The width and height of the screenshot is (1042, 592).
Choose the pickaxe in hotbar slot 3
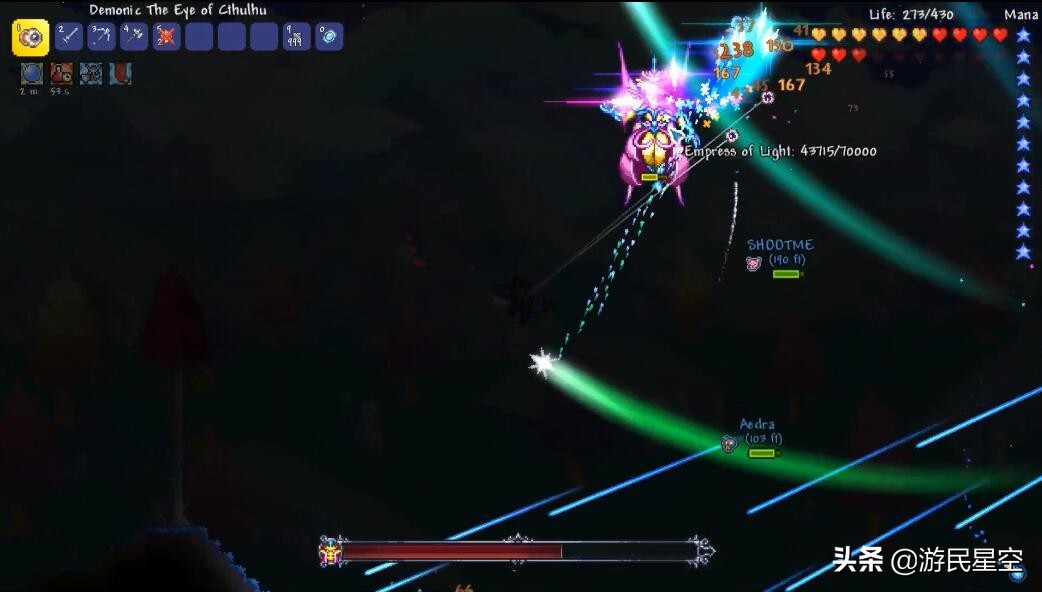[101, 37]
